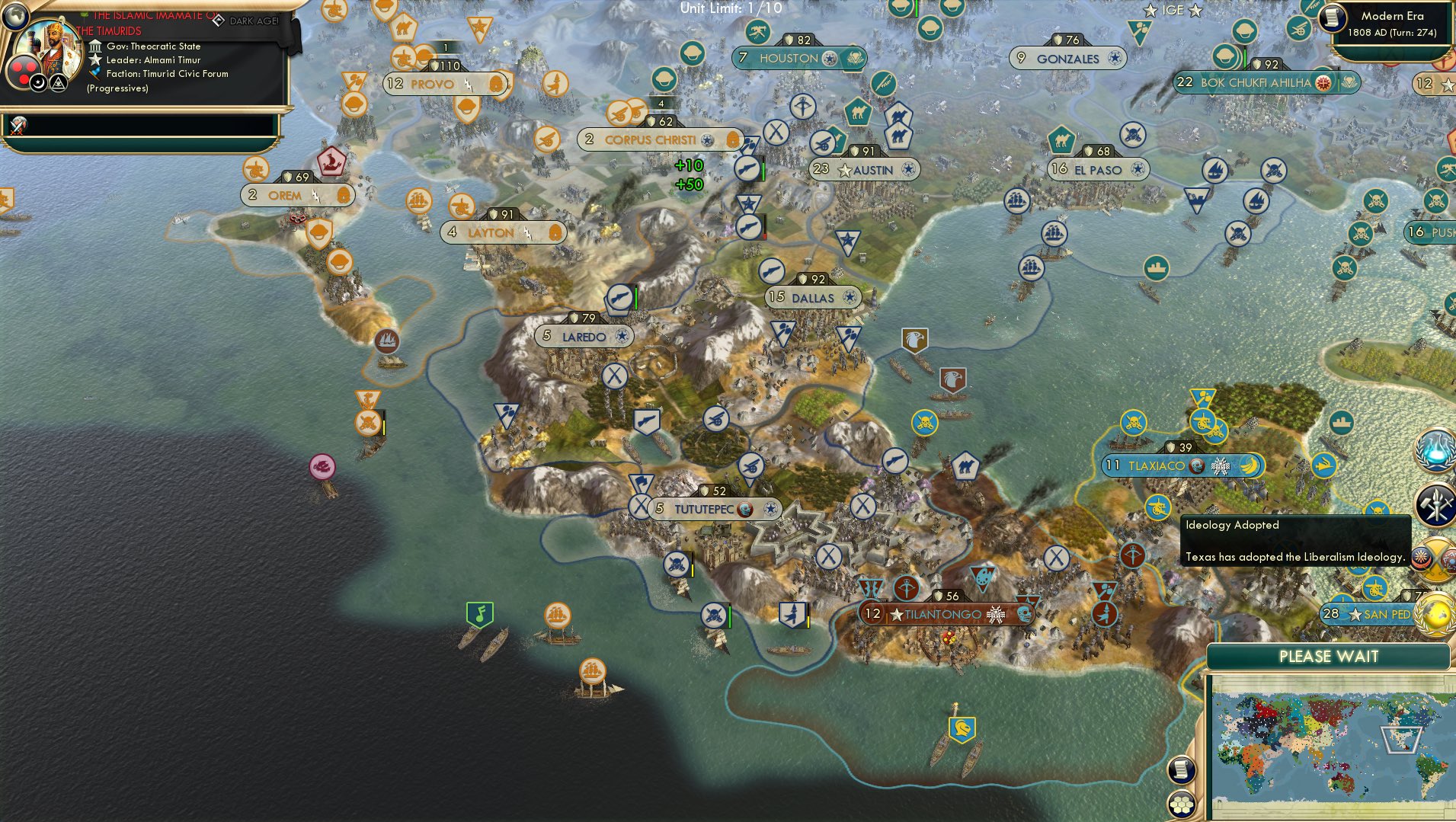Toggle the star to the right of IGE

tap(1195, 11)
